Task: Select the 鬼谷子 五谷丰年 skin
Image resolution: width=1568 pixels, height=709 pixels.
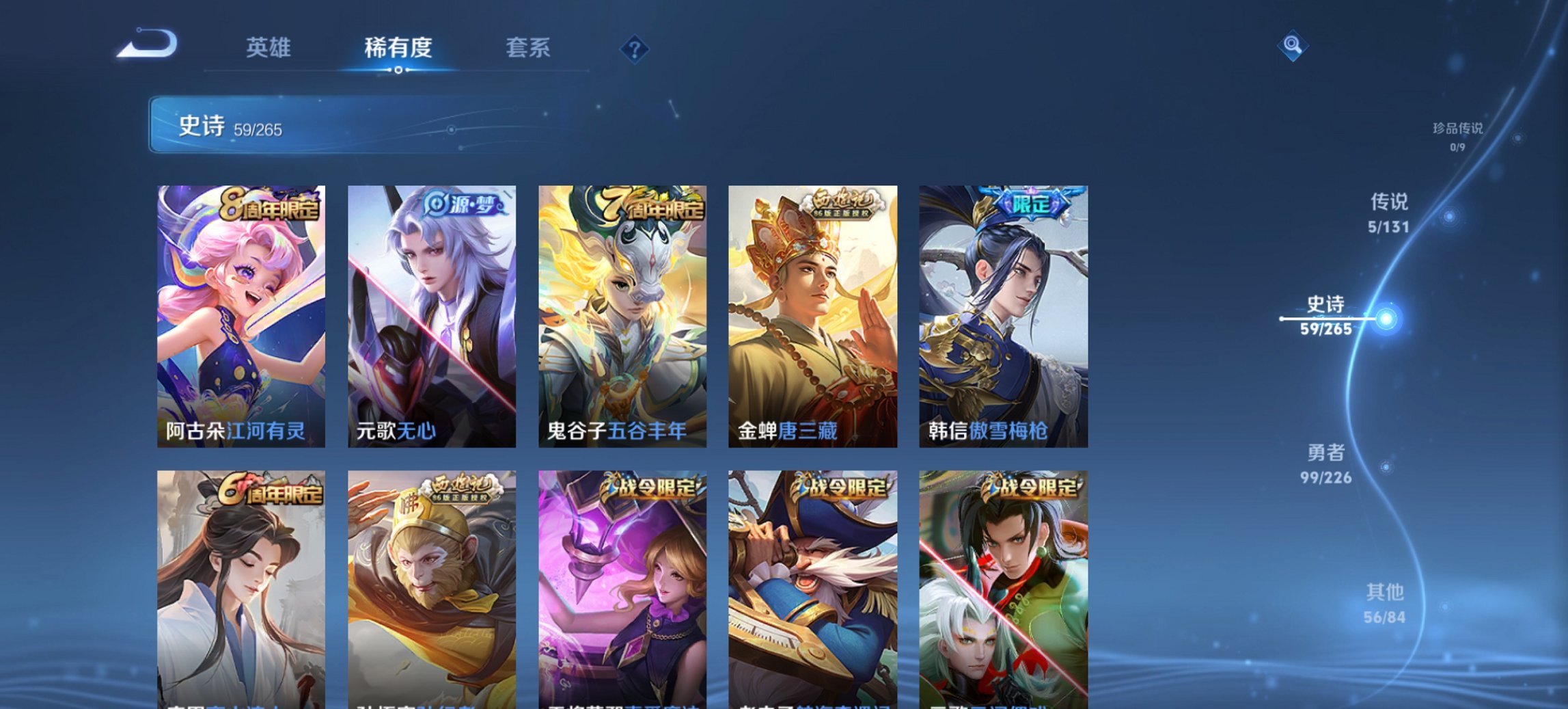Action: [x=622, y=315]
